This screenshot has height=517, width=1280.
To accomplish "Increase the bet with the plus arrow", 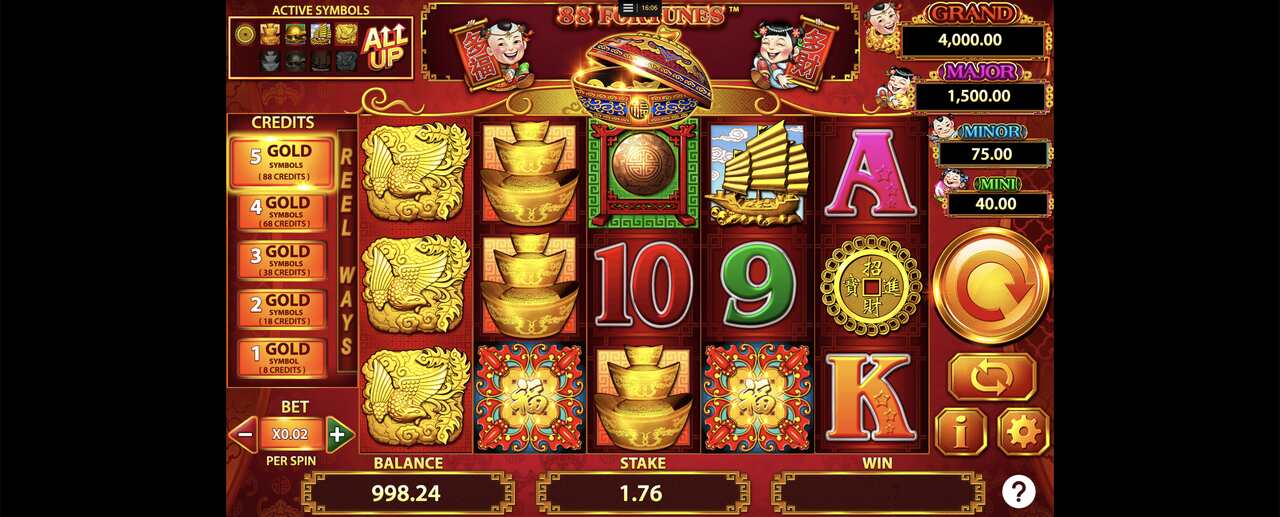I will click(339, 435).
